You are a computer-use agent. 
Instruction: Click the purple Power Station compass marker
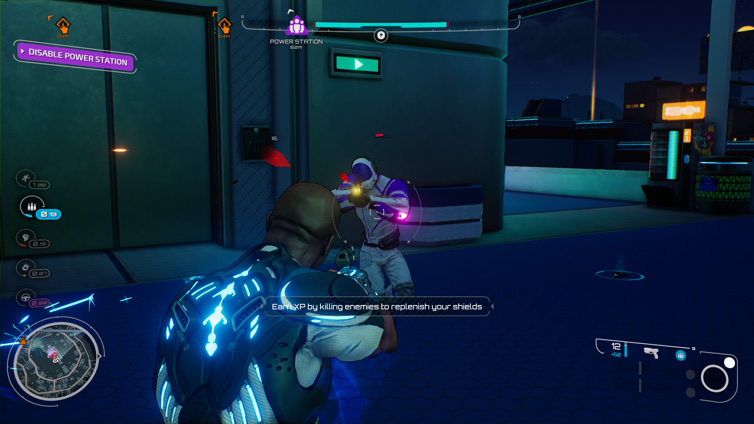click(x=297, y=27)
